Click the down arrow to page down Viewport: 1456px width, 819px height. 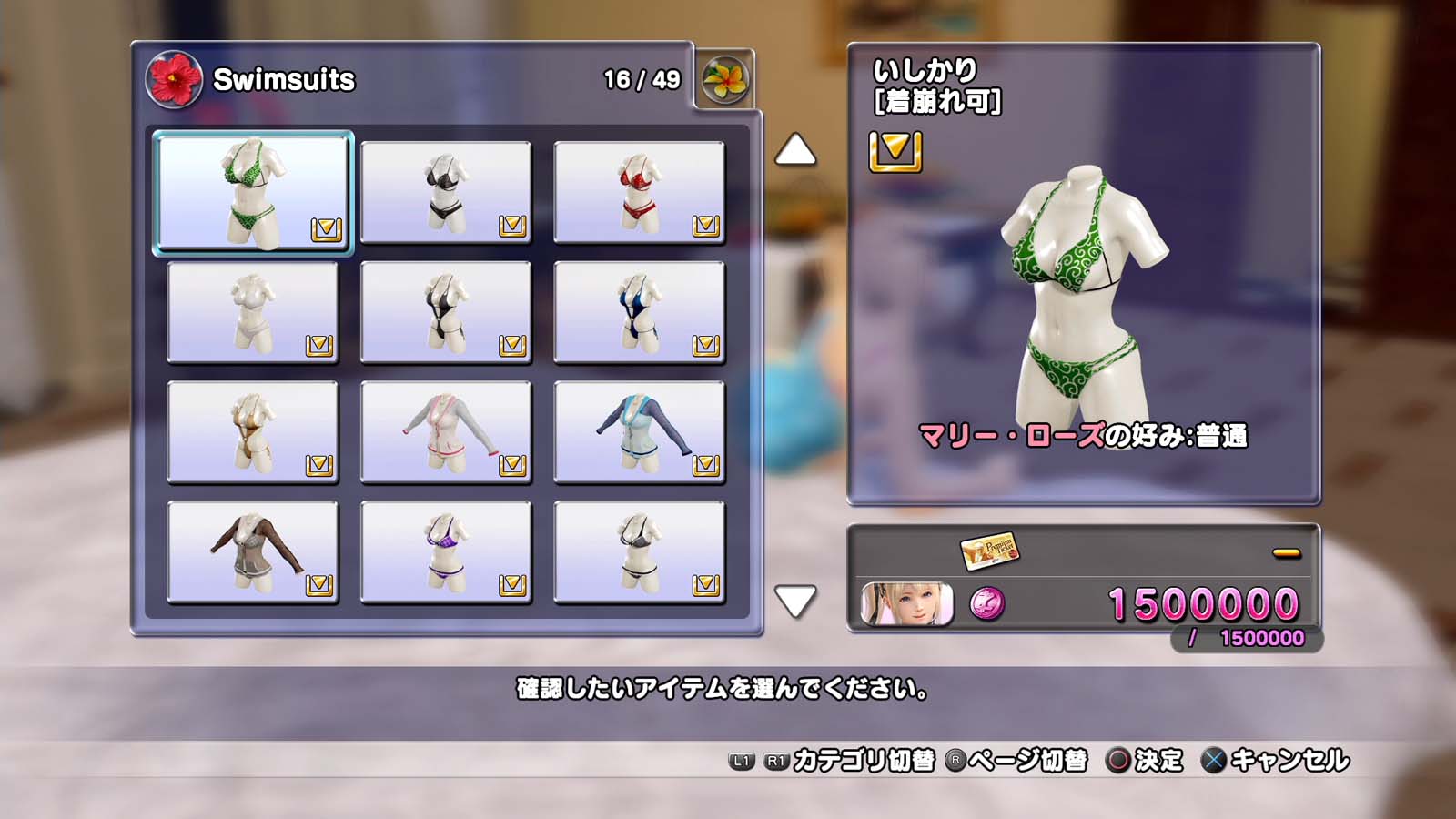[794, 601]
